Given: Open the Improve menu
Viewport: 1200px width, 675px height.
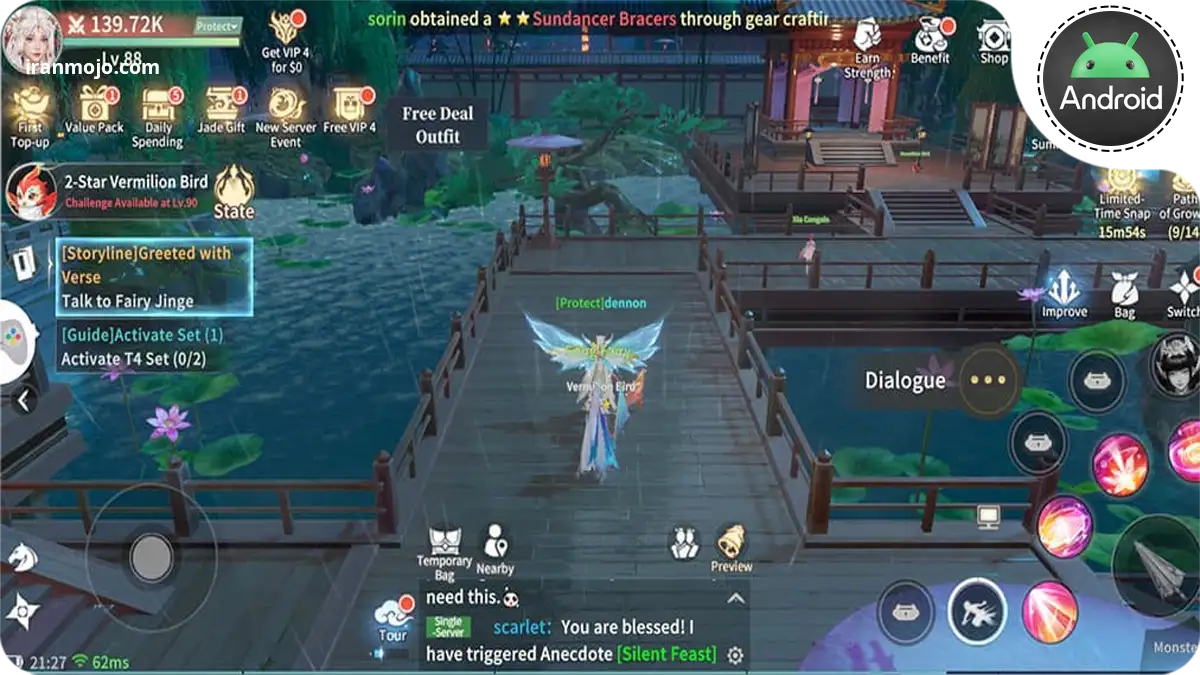Looking at the screenshot, I should click(x=1063, y=293).
